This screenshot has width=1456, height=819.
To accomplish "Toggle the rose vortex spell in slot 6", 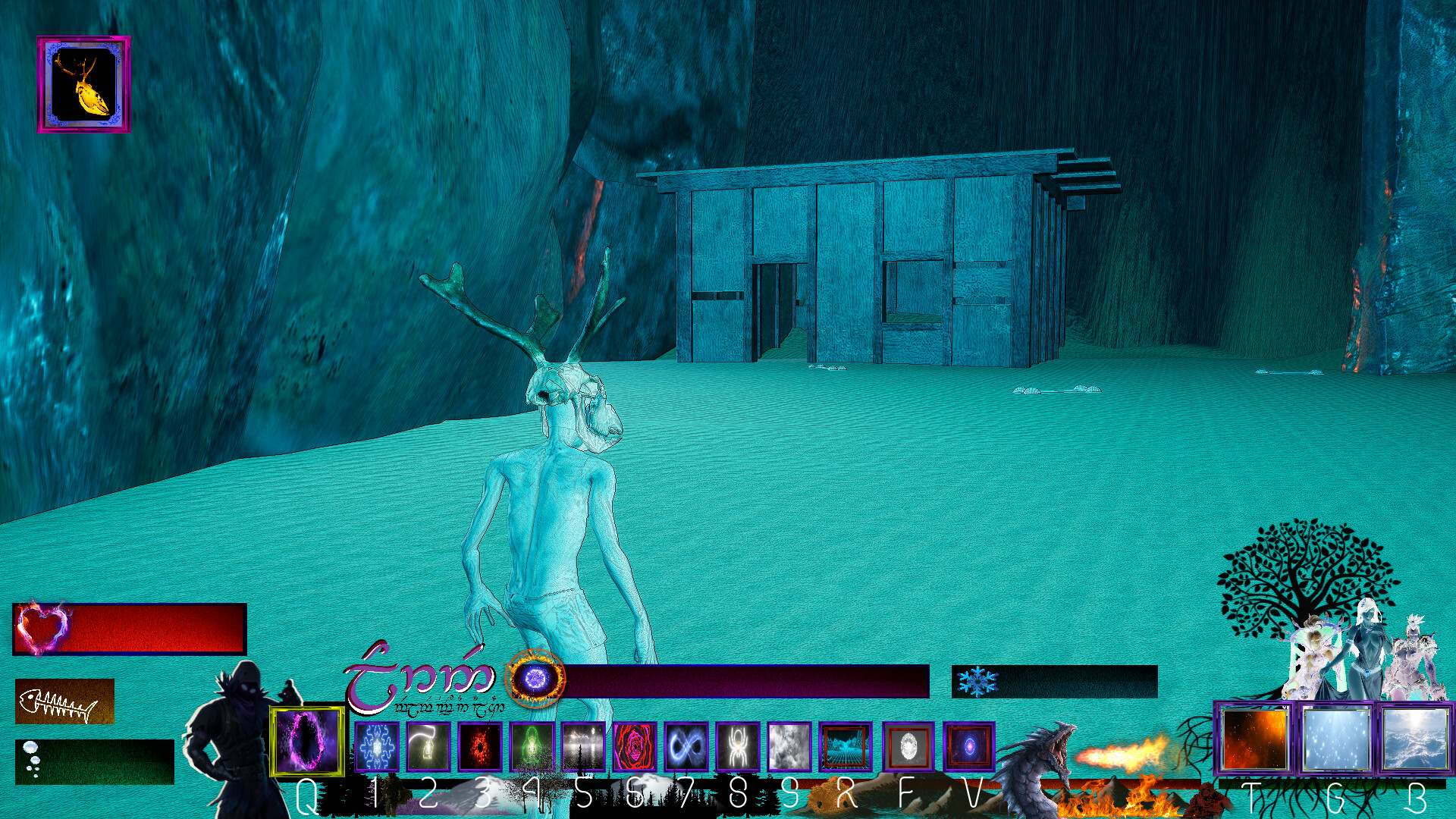I will [x=635, y=747].
